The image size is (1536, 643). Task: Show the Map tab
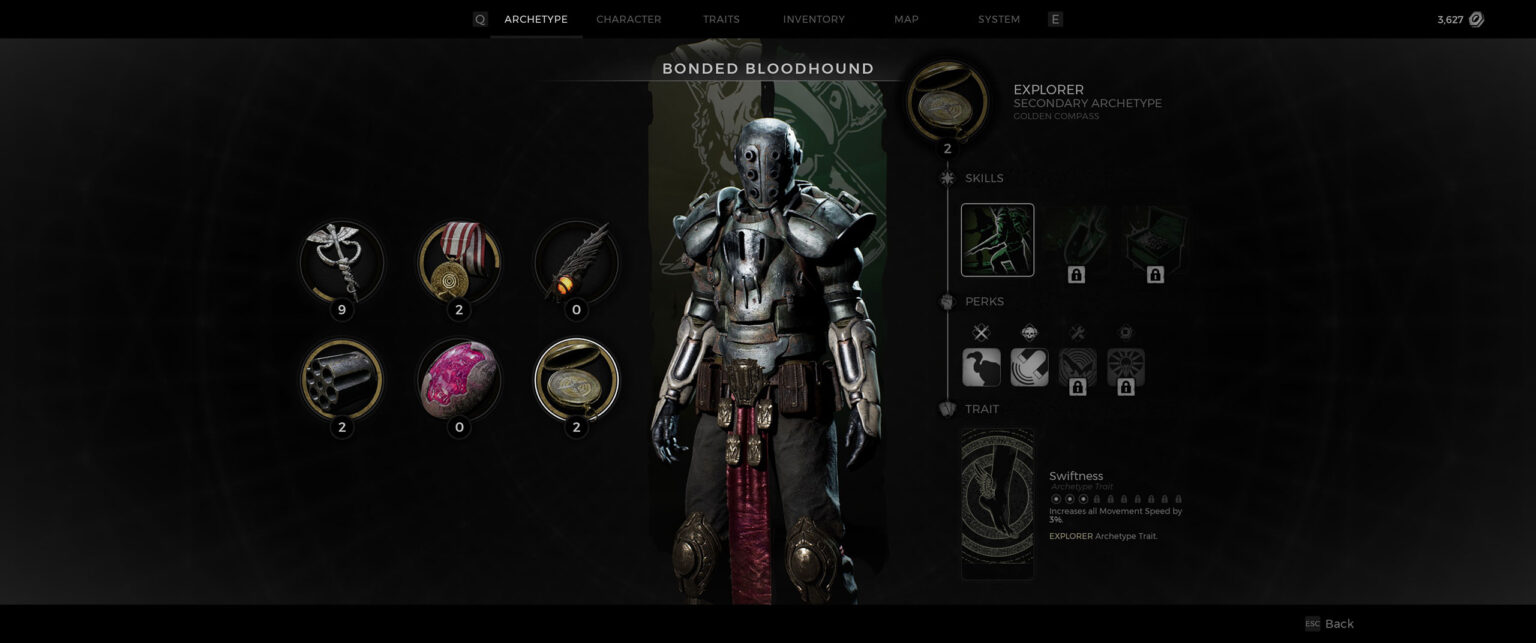(x=906, y=19)
